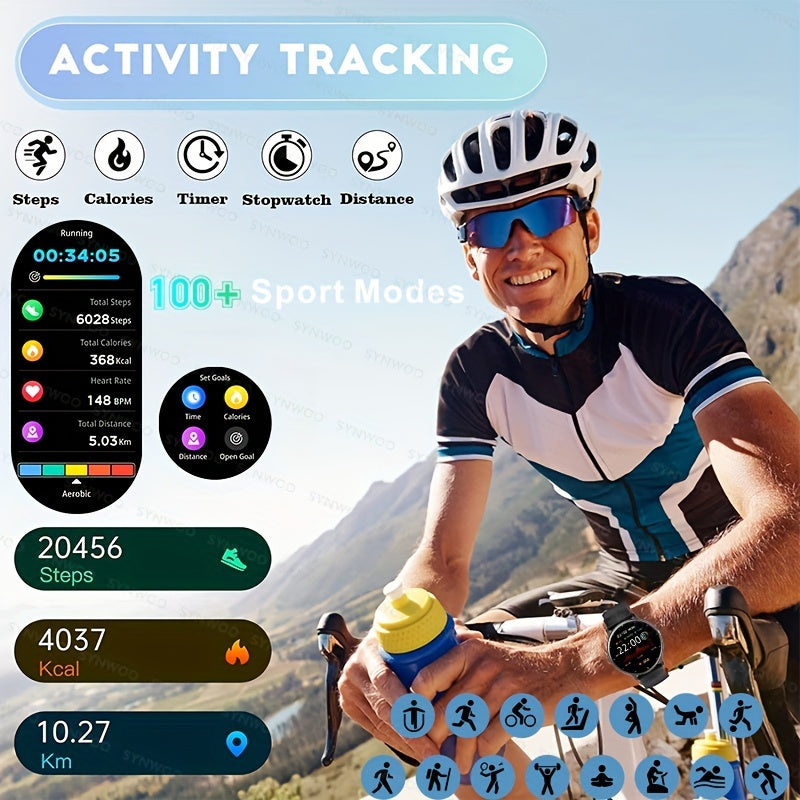Image resolution: width=800 pixels, height=800 pixels.
Task: Select the Open Goal option
Action: click(236, 438)
